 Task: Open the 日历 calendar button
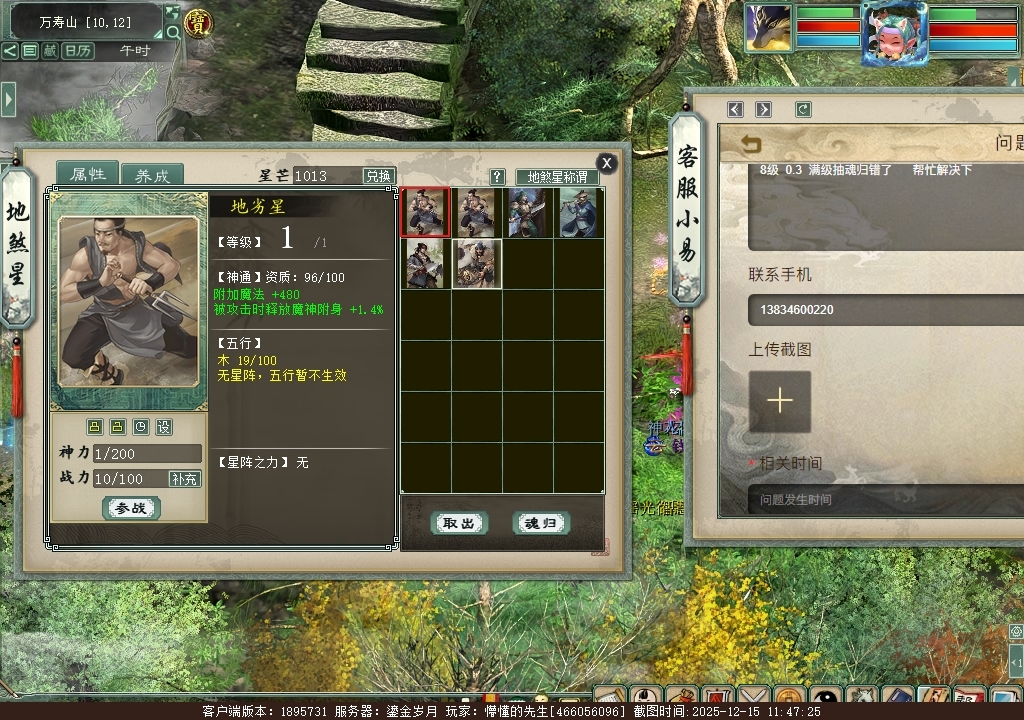click(x=78, y=50)
